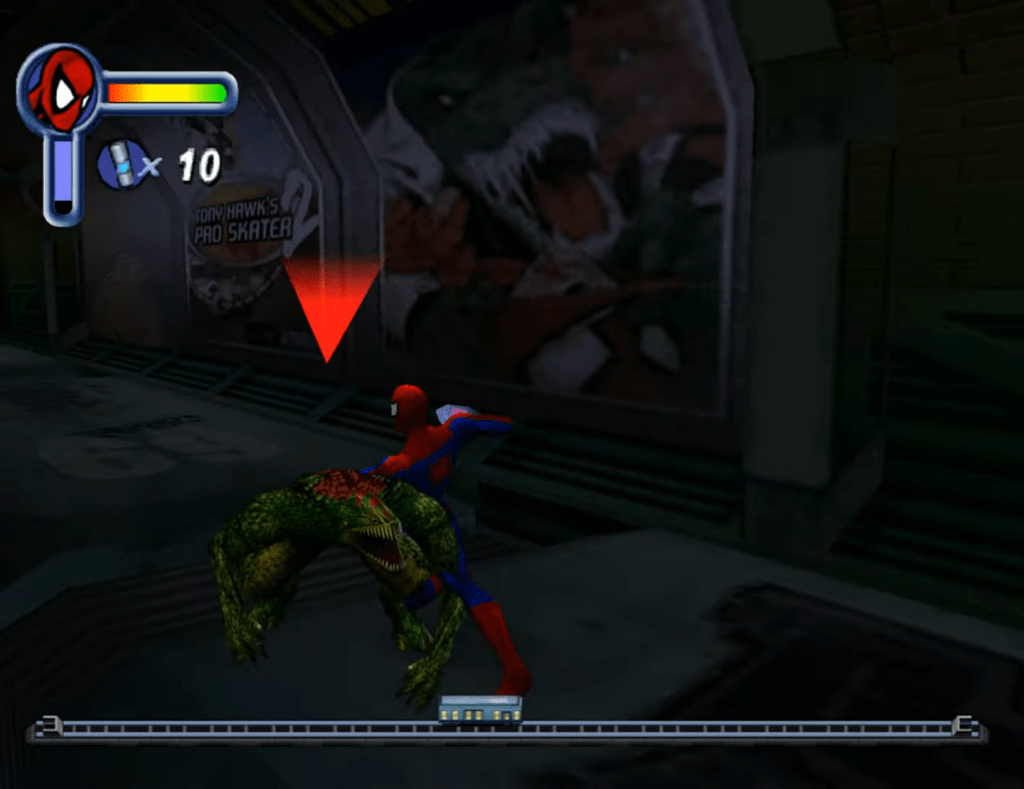
Task: Select the web cartridge icon
Action: click(122, 163)
